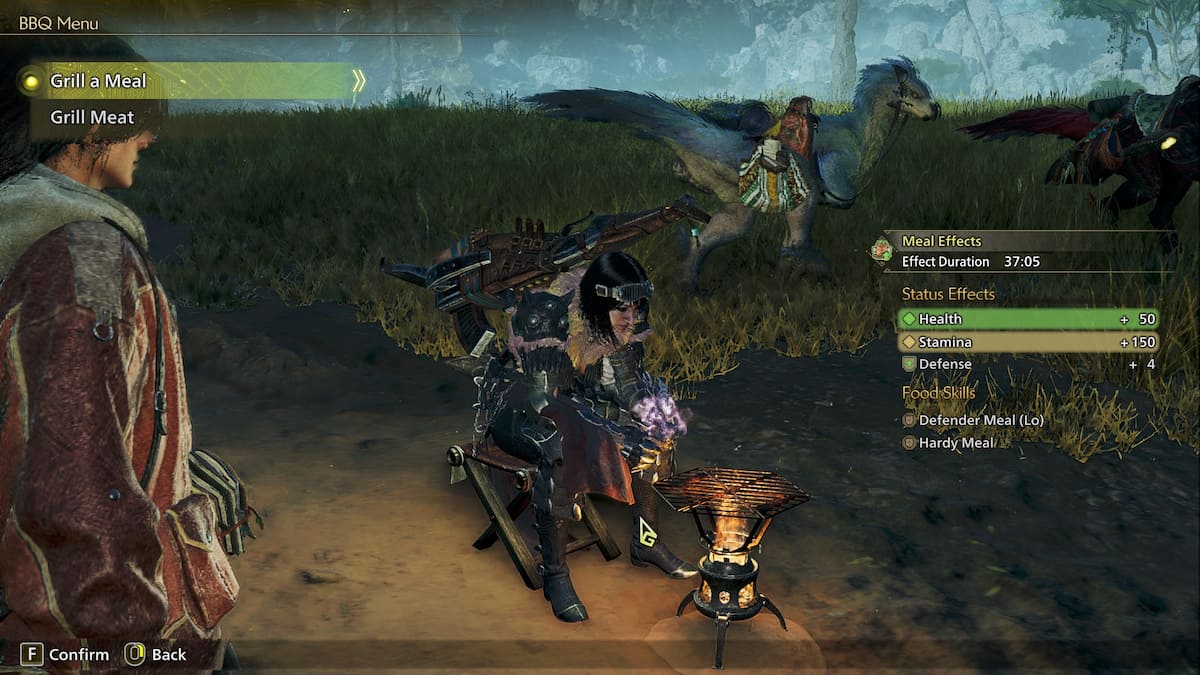Image resolution: width=1200 pixels, height=675 pixels.
Task: Go back using the Back button
Action: pyautogui.click(x=156, y=654)
